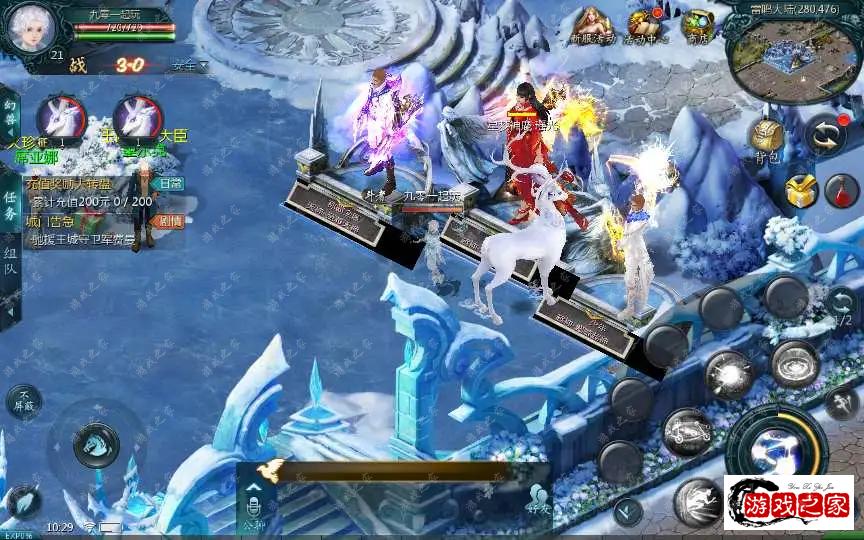Open the player portrait character panel
This screenshot has width=864, height=540.
click(28, 28)
